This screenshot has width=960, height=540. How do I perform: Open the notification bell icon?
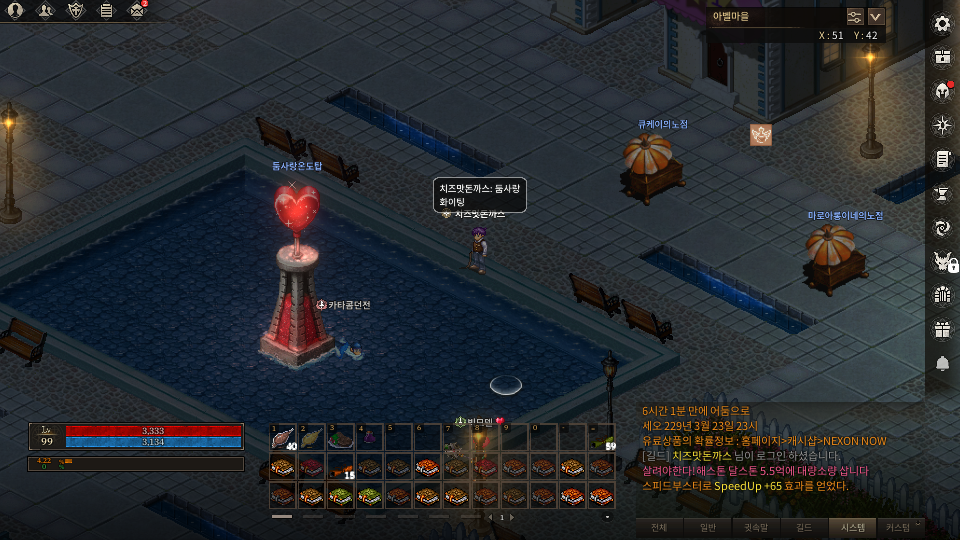941,363
